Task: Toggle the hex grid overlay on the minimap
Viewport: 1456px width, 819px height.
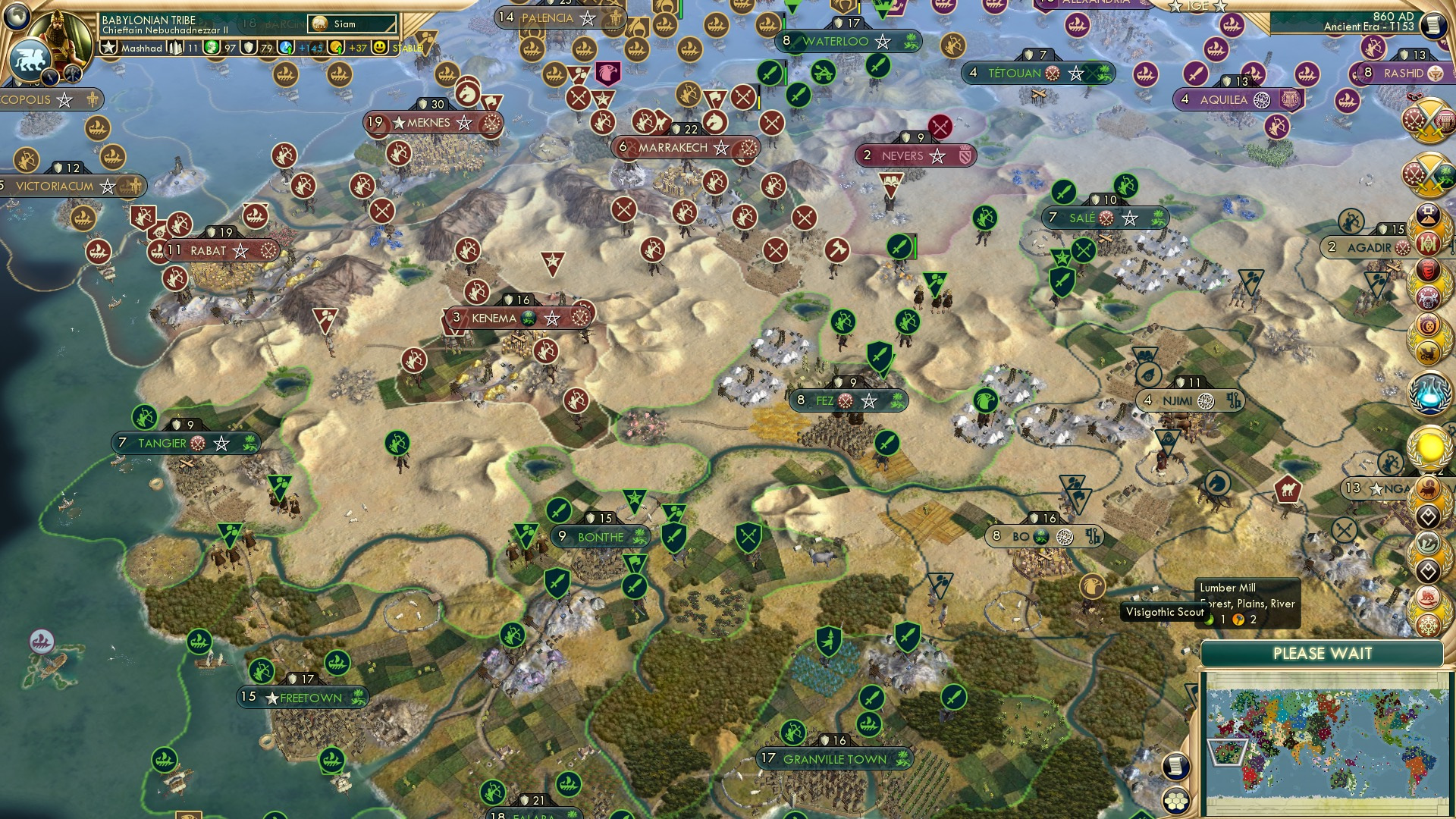Action: click(x=1176, y=801)
